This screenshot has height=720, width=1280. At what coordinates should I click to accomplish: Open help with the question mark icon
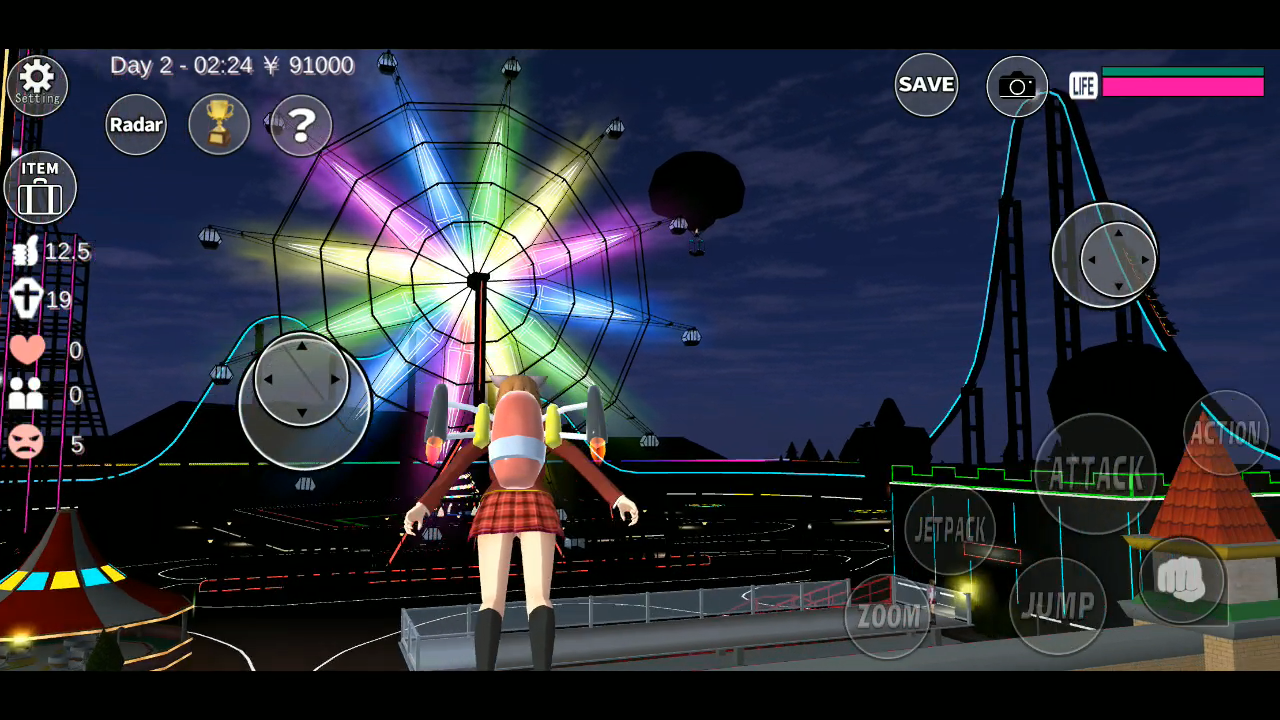(297, 123)
